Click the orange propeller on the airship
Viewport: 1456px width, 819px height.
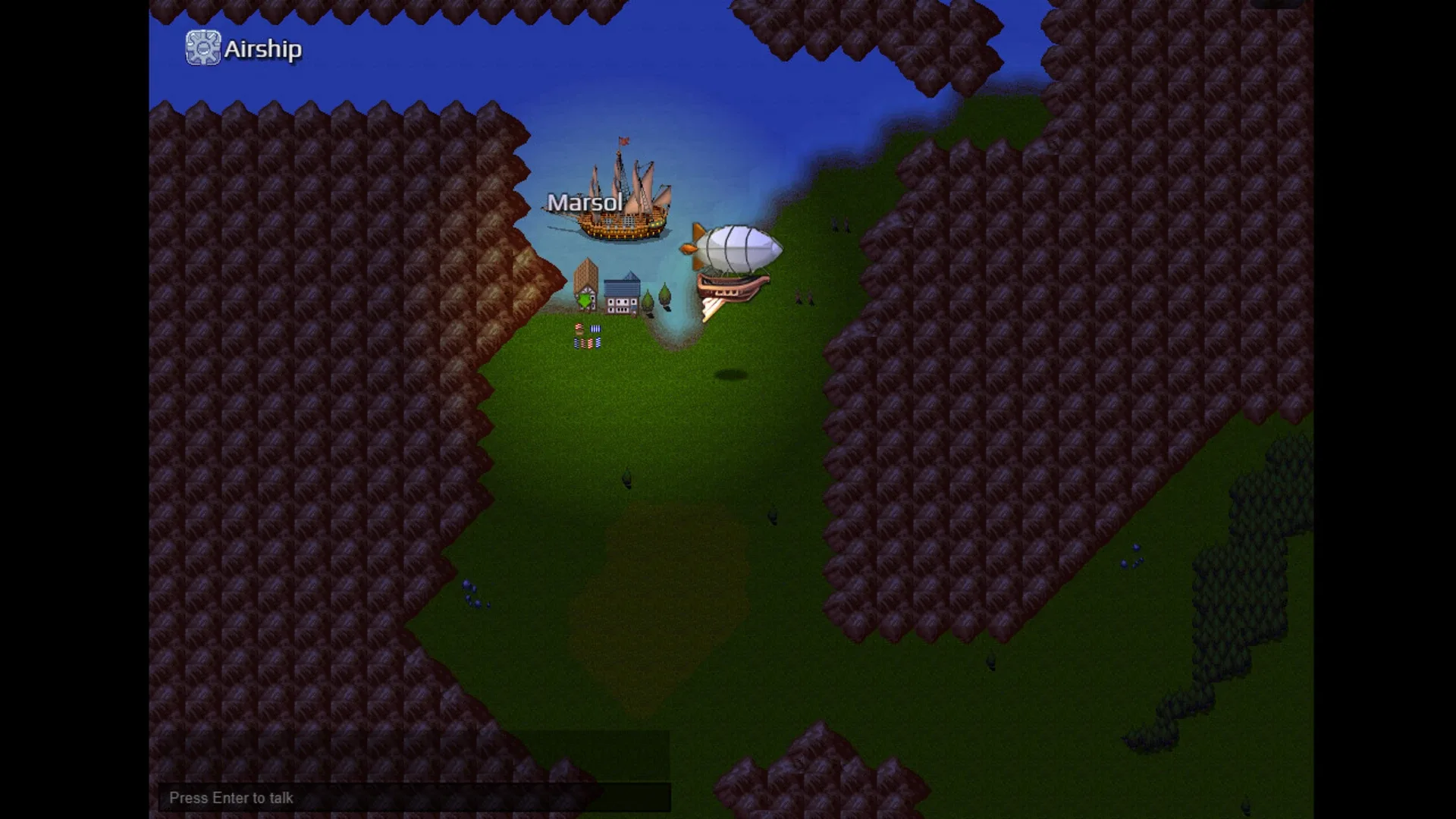689,248
